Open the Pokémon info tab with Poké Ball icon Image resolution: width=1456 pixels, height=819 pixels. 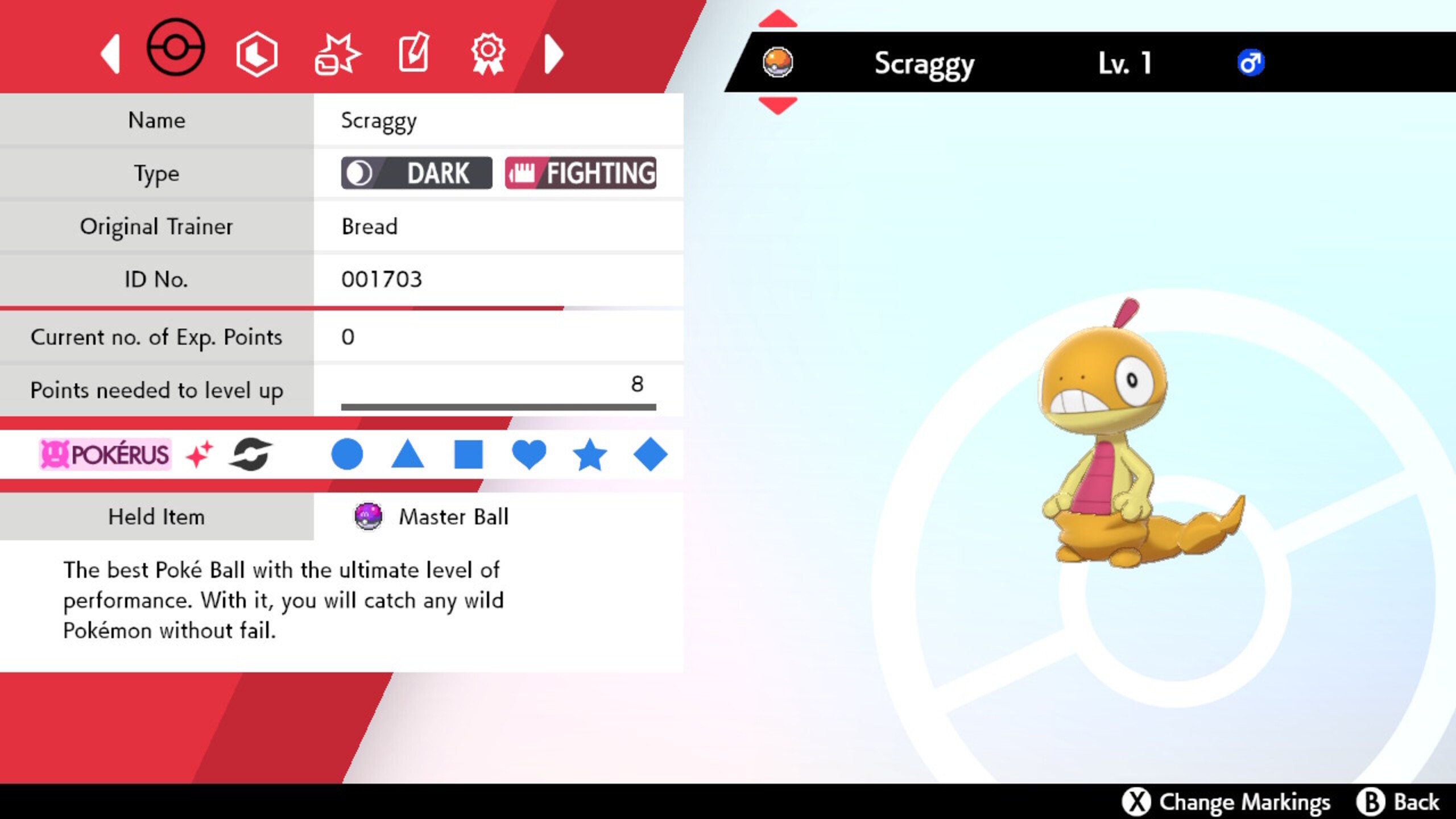click(176, 51)
